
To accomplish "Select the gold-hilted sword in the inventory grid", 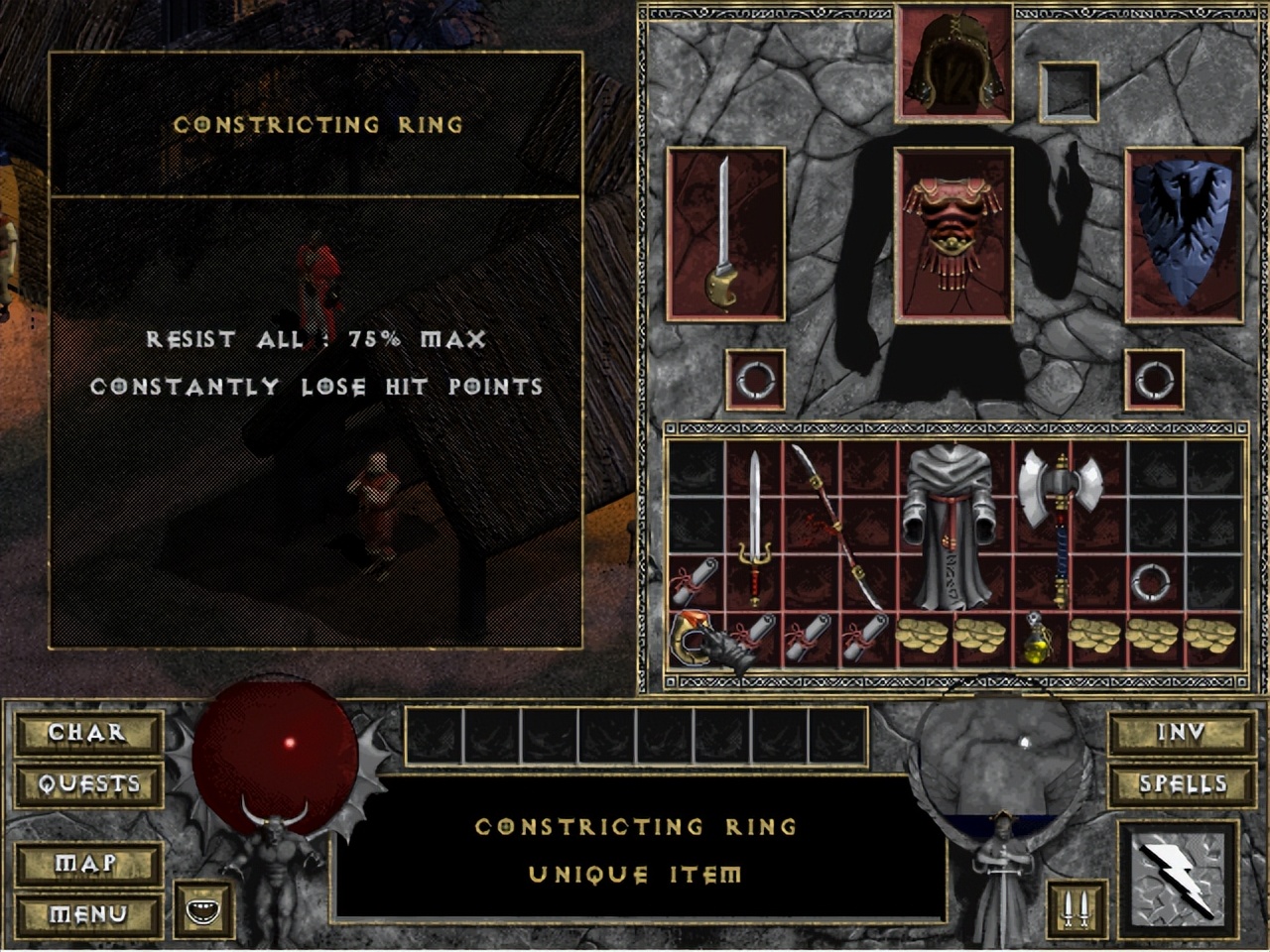I will 754,526.
